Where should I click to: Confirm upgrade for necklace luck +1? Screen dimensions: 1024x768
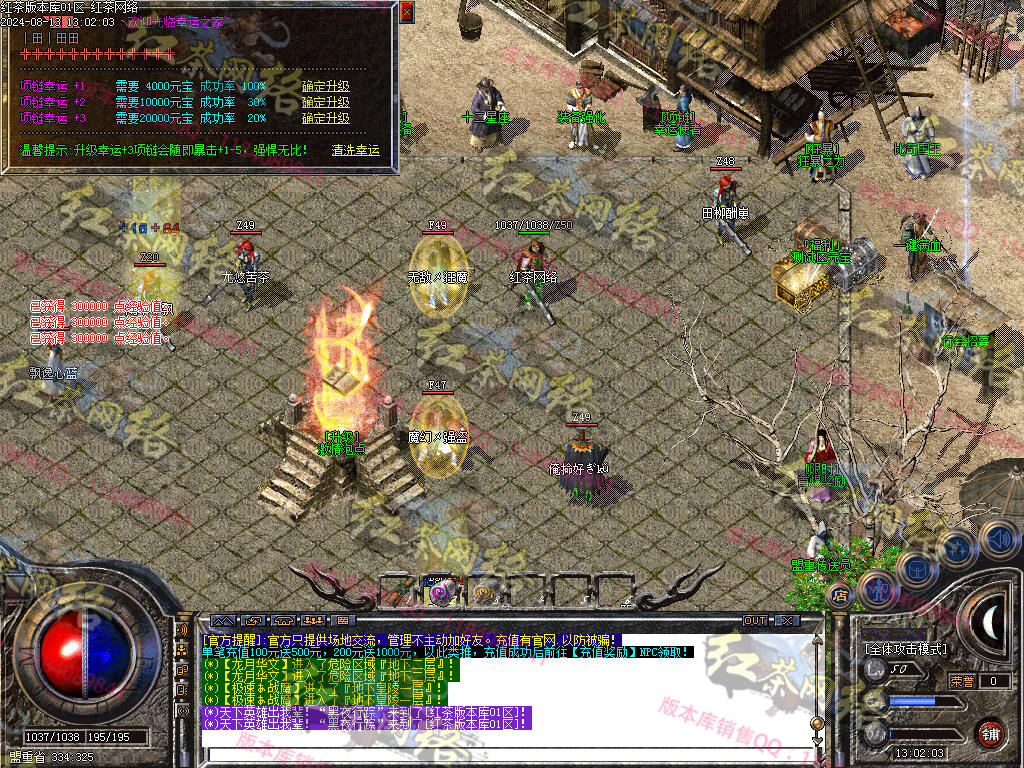[x=326, y=86]
